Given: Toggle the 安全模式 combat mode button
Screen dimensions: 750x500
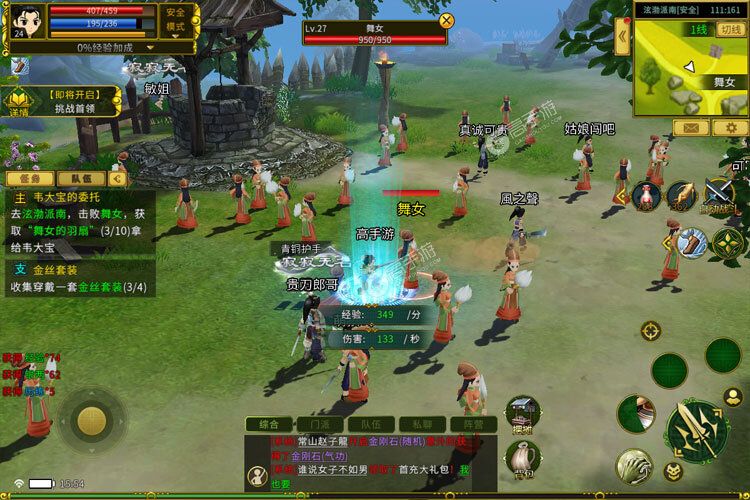Looking at the screenshot, I should pos(174,20).
